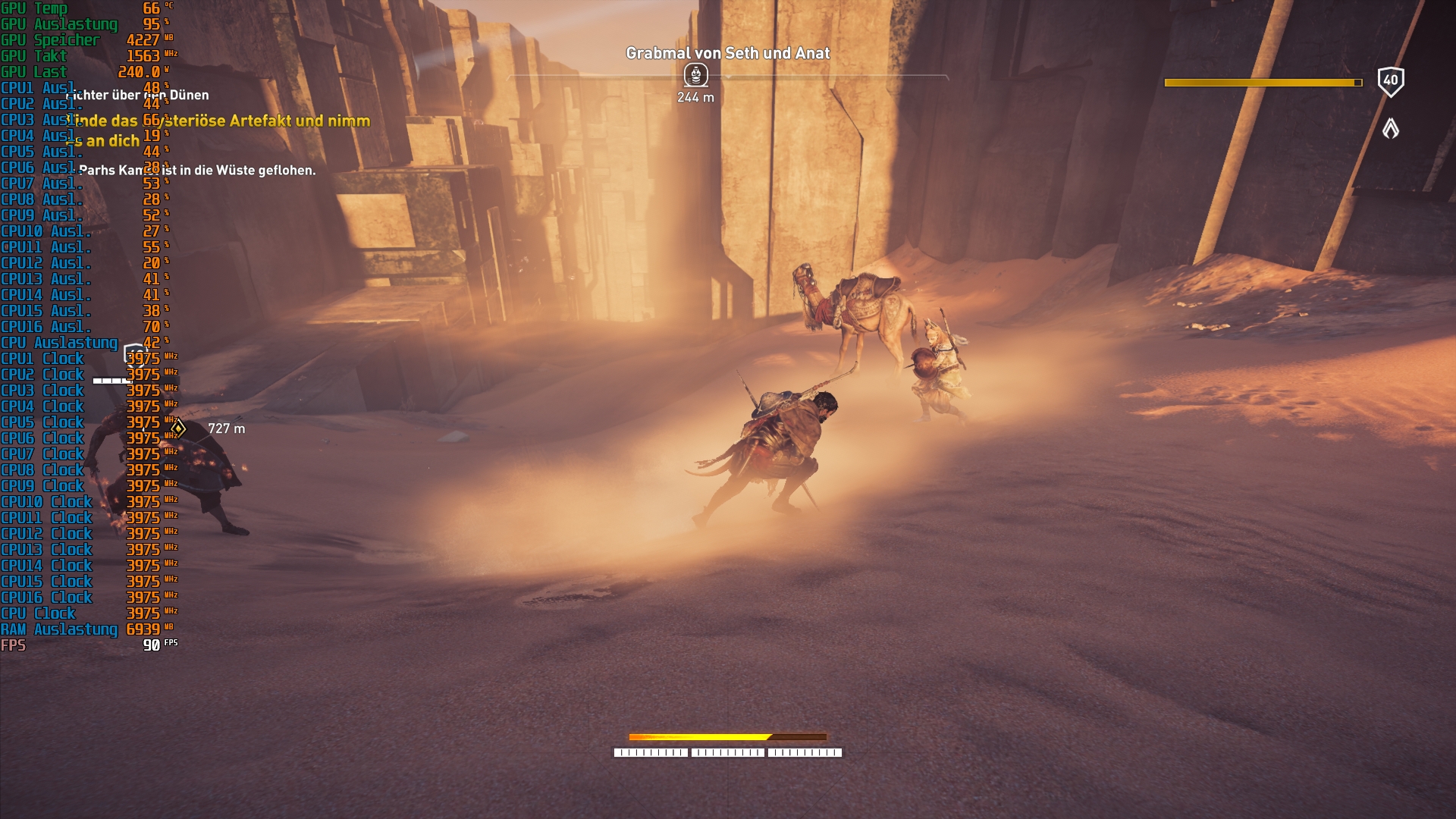Select the yellow waypoint diamond near 727 m

coord(179,428)
